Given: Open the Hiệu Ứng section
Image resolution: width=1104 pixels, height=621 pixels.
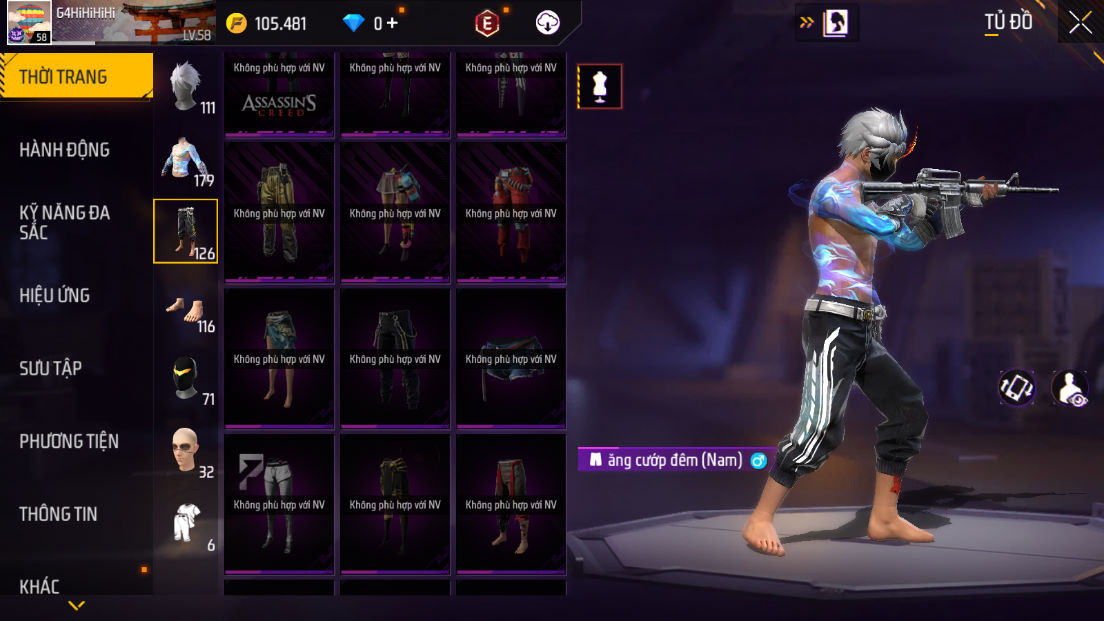Looking at the screenshot, I should point(55,295).
